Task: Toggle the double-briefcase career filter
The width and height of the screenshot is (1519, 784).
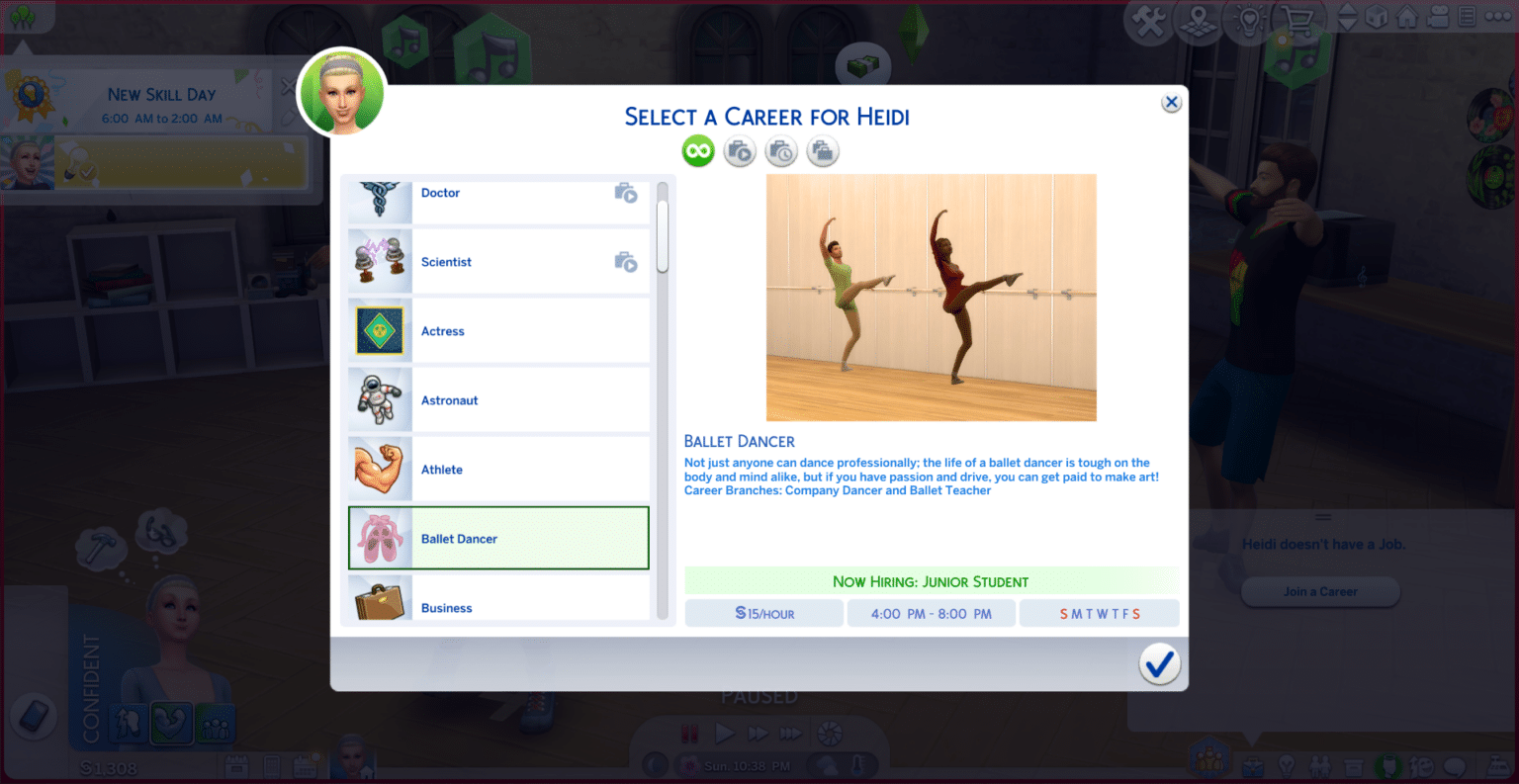Action: tap(822, 150)
